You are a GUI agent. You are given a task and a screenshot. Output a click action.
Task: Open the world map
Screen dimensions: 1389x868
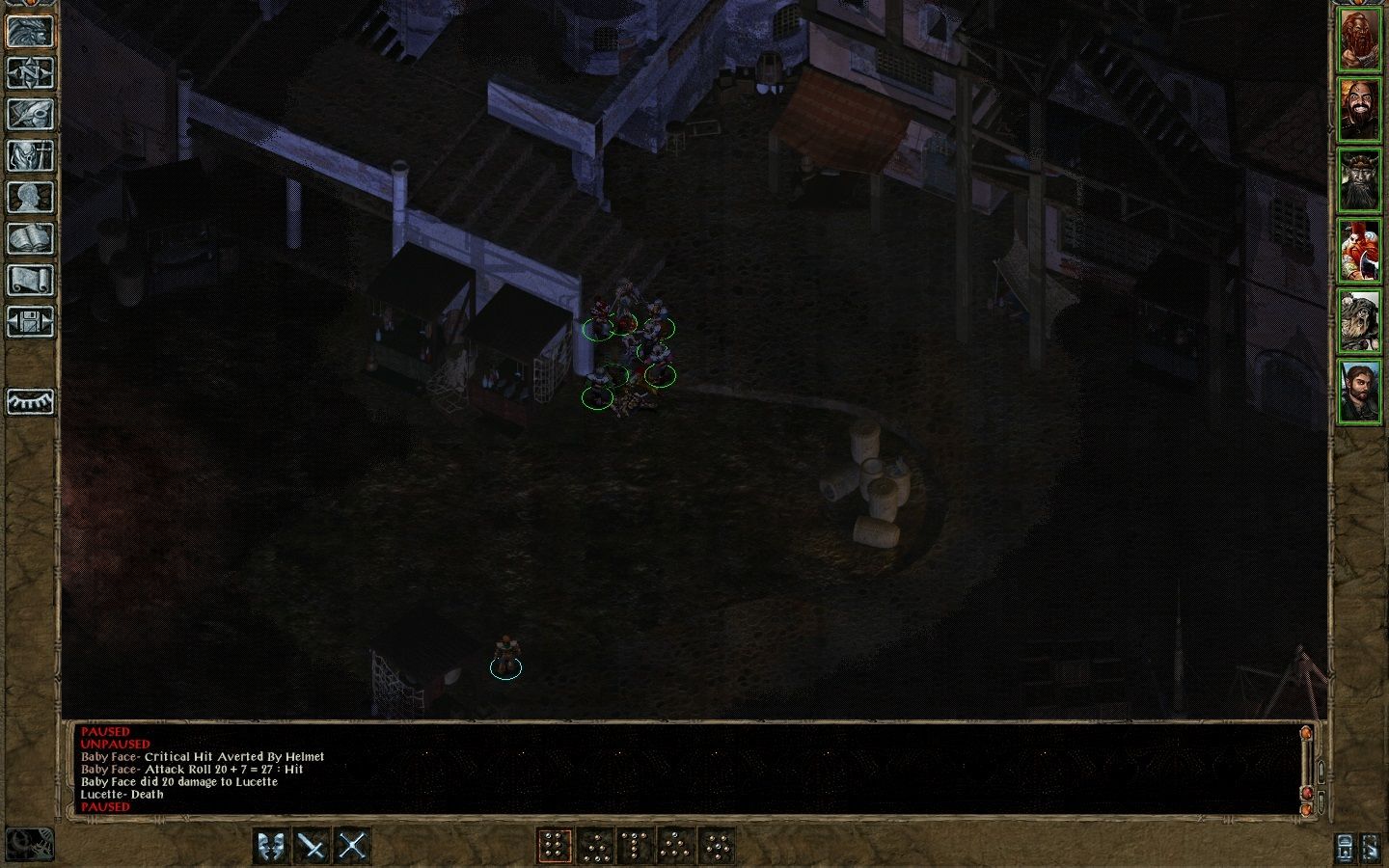click(x=30, y=74)
